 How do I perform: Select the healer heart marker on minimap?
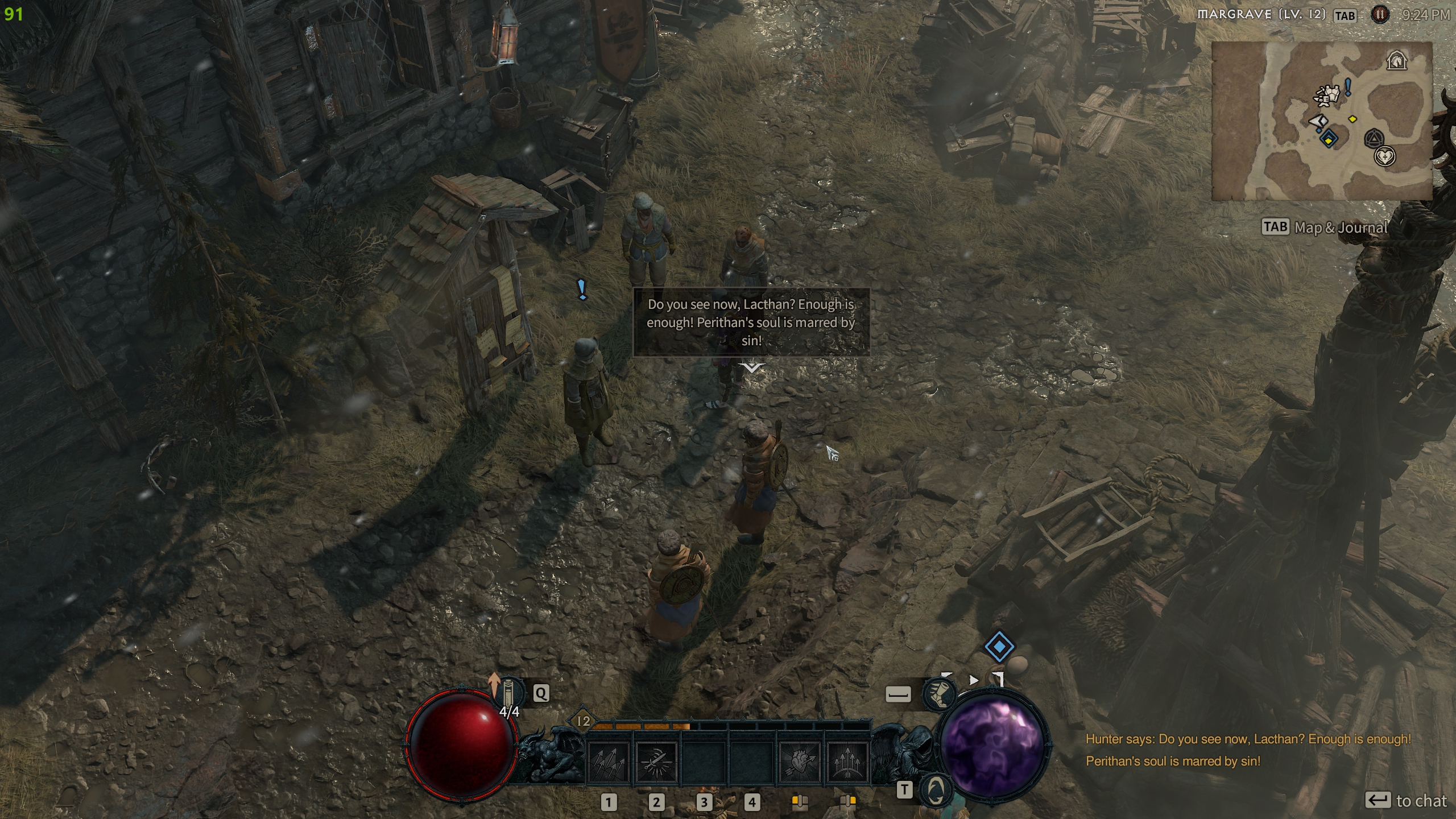[1384, 156]
